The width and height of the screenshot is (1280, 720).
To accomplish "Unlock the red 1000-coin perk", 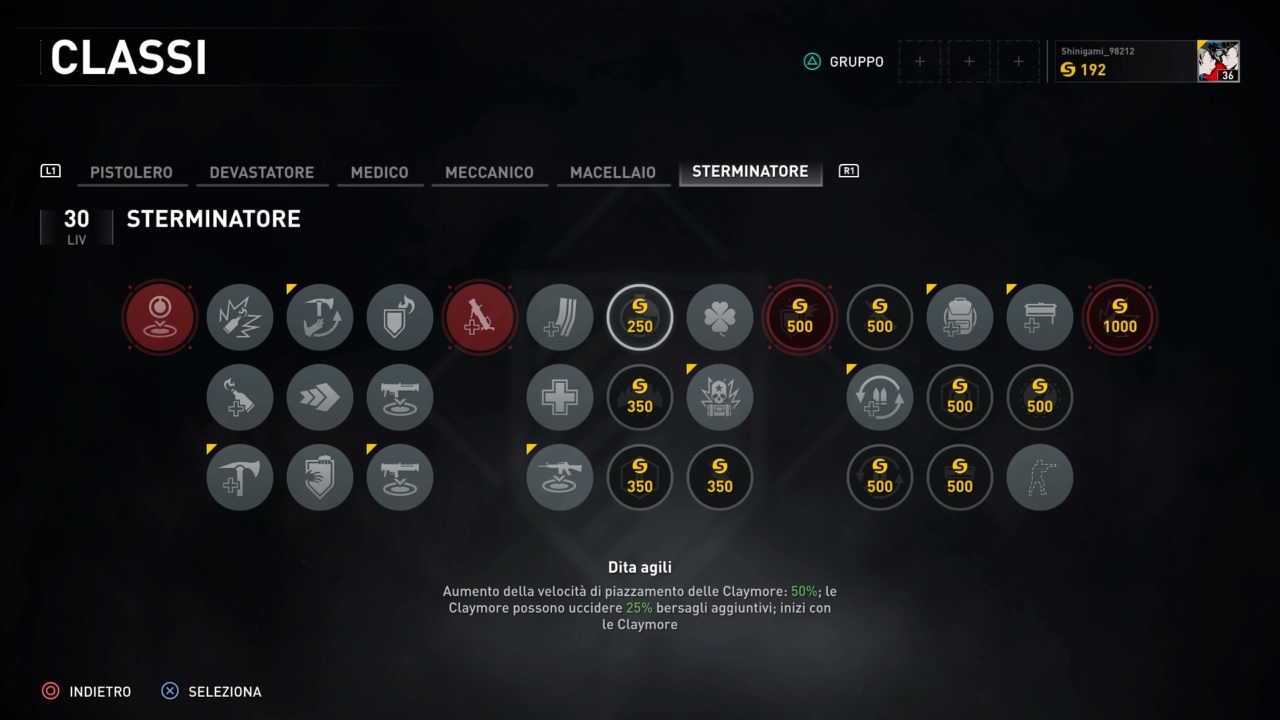I will 1120,318.
